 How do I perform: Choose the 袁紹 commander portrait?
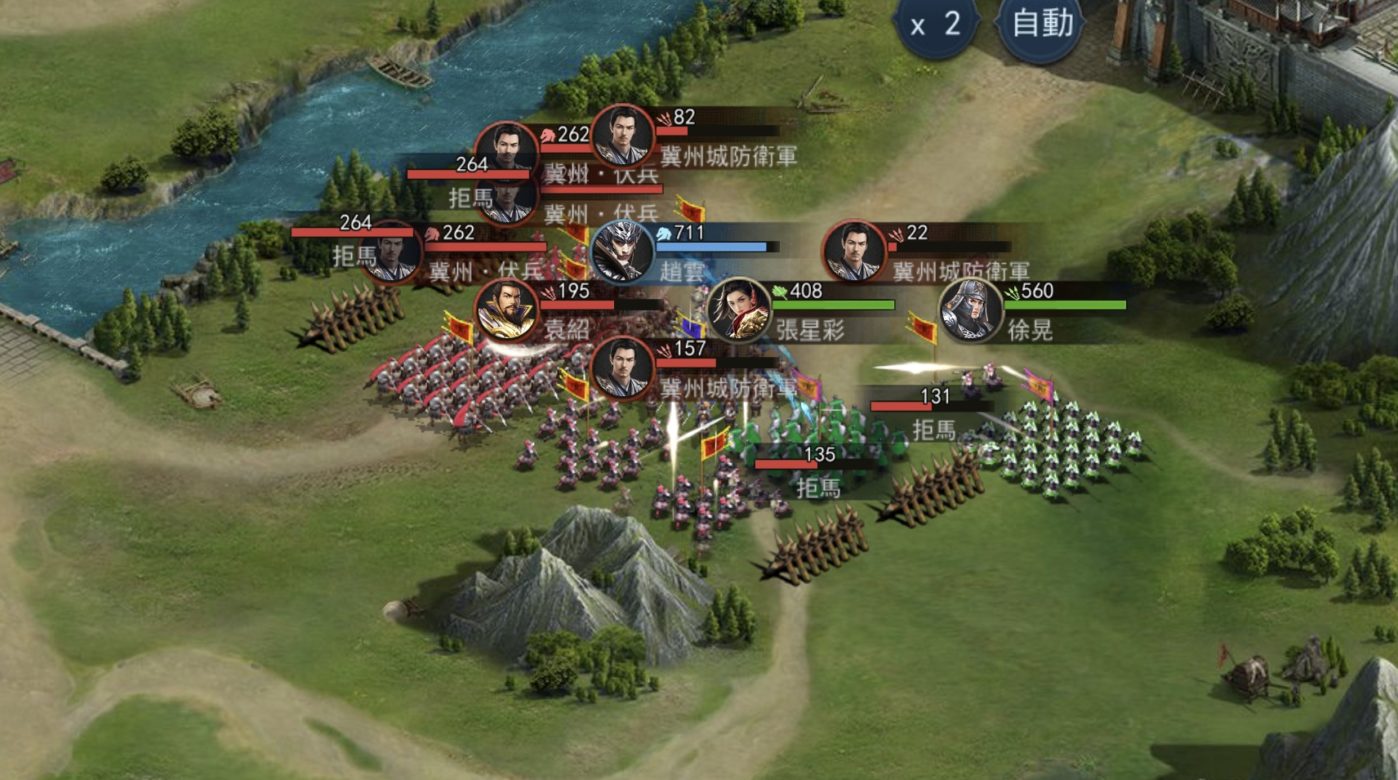(x=506, y=310)
